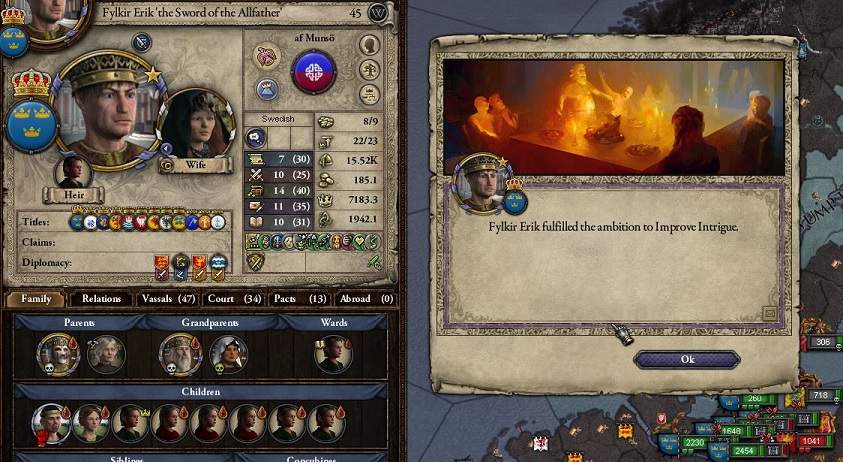The height and width of the screenshot is (462, 843).
Task: Close the character panel
Action: point(378,13)
